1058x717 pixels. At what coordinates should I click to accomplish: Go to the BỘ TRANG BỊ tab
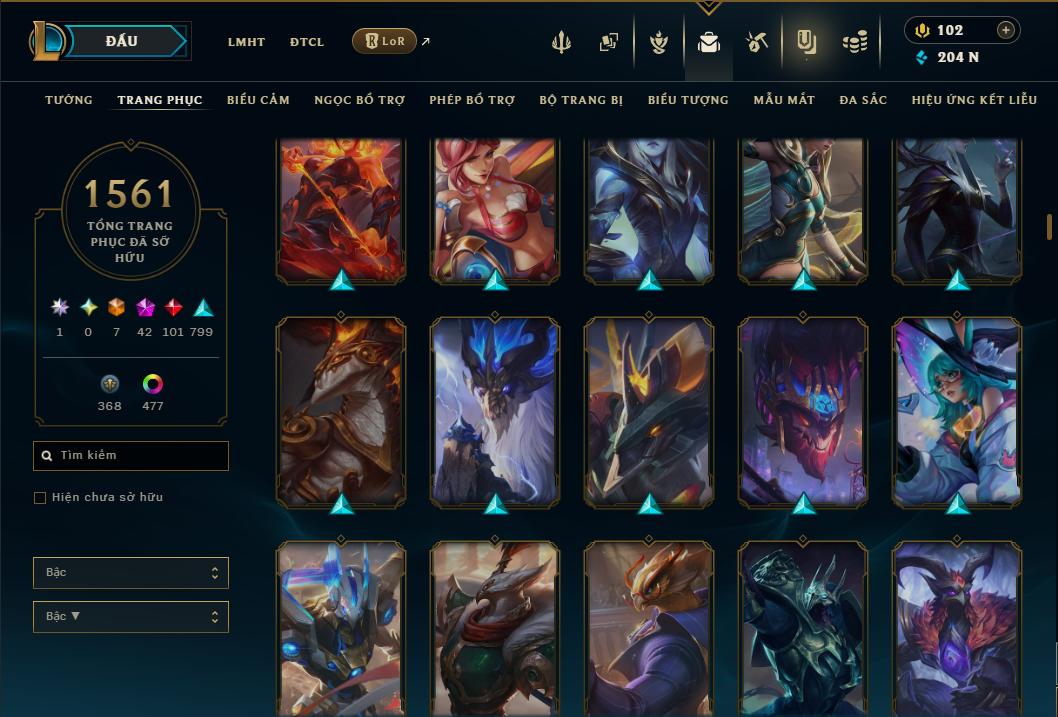581,100
